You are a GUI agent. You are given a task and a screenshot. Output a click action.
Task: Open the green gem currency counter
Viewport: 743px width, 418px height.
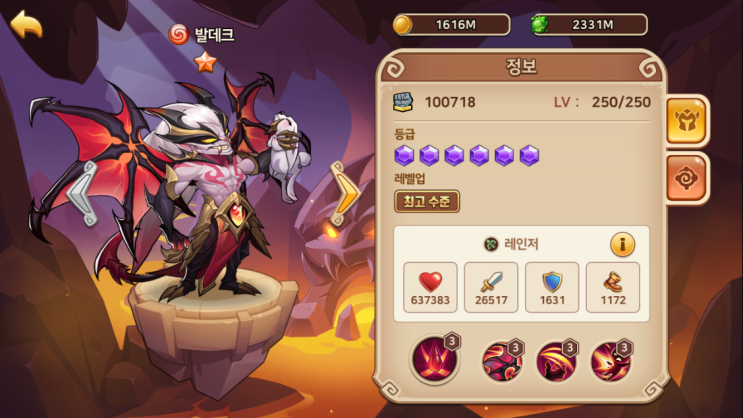(588, 24)
